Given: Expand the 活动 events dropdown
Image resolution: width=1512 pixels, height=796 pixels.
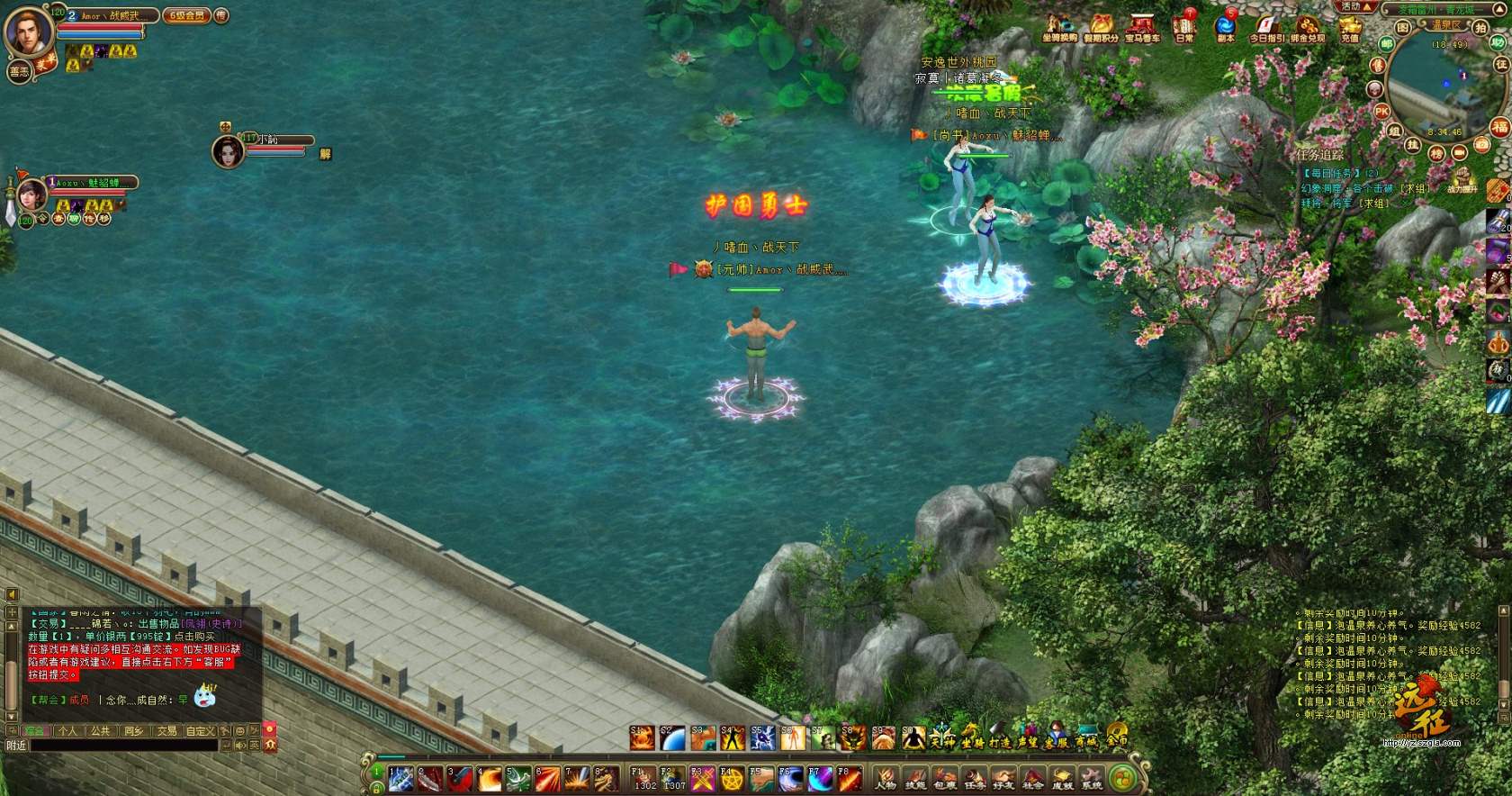Looking at the screenshot, I should 1357,6.
